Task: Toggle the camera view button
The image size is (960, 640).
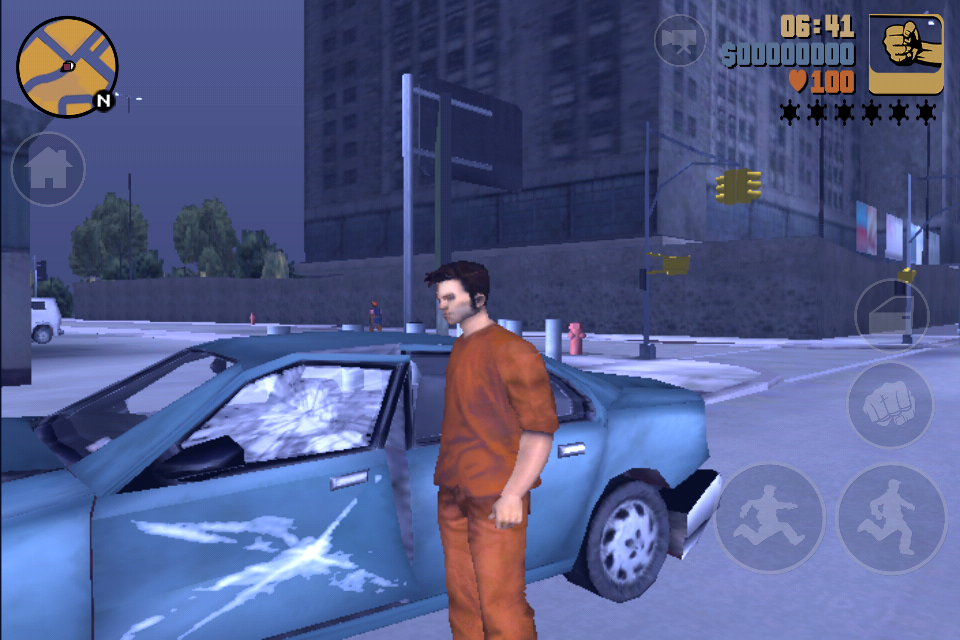Action: (680, 41)
